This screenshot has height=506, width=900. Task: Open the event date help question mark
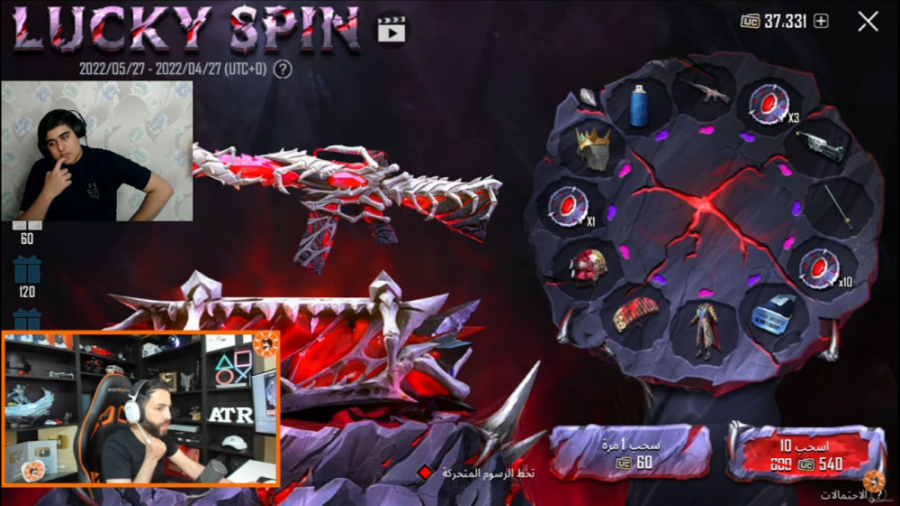point(283,69)
